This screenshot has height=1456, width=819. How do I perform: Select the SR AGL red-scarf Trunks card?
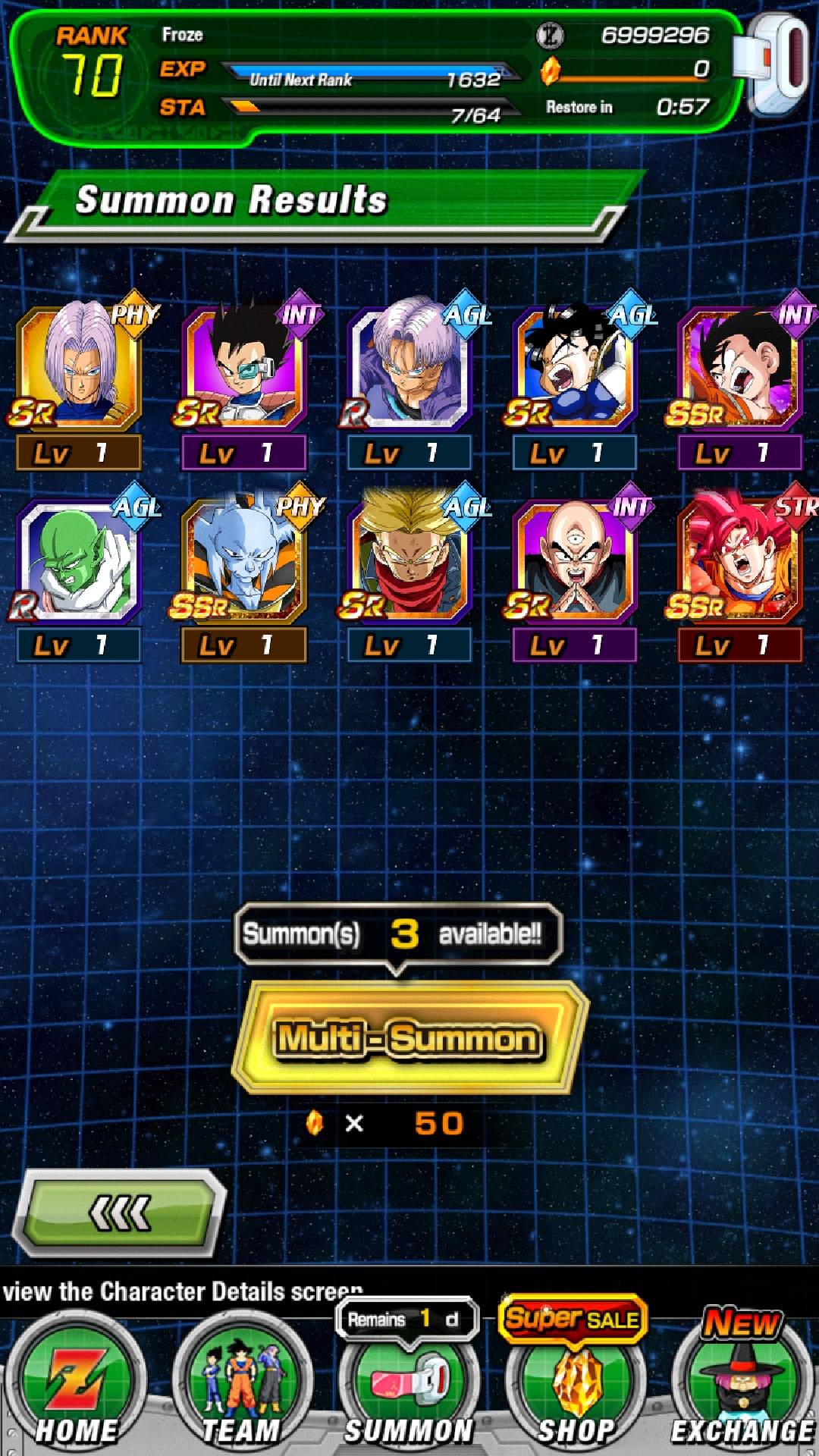pos(409,560)
